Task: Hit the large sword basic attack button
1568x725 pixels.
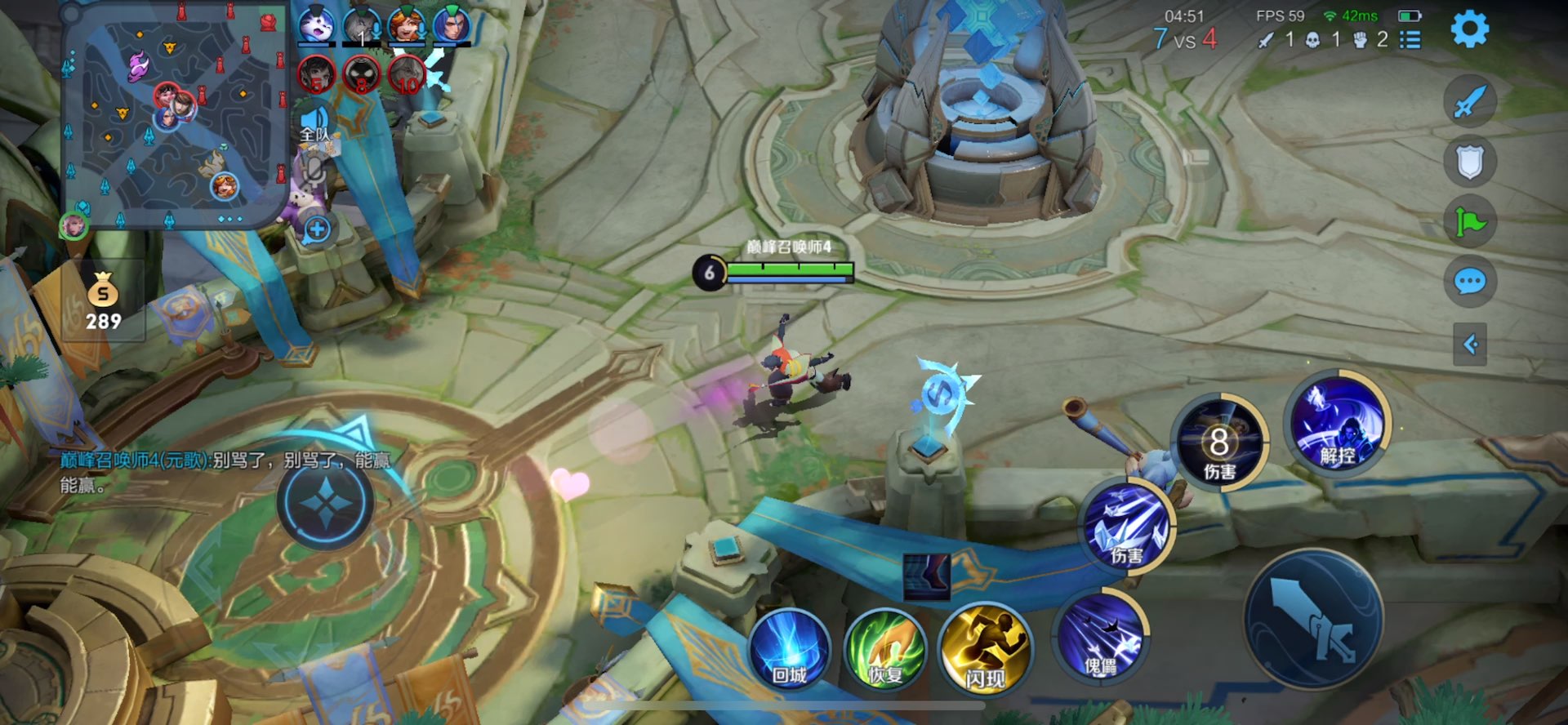Action: [1313, 619]
